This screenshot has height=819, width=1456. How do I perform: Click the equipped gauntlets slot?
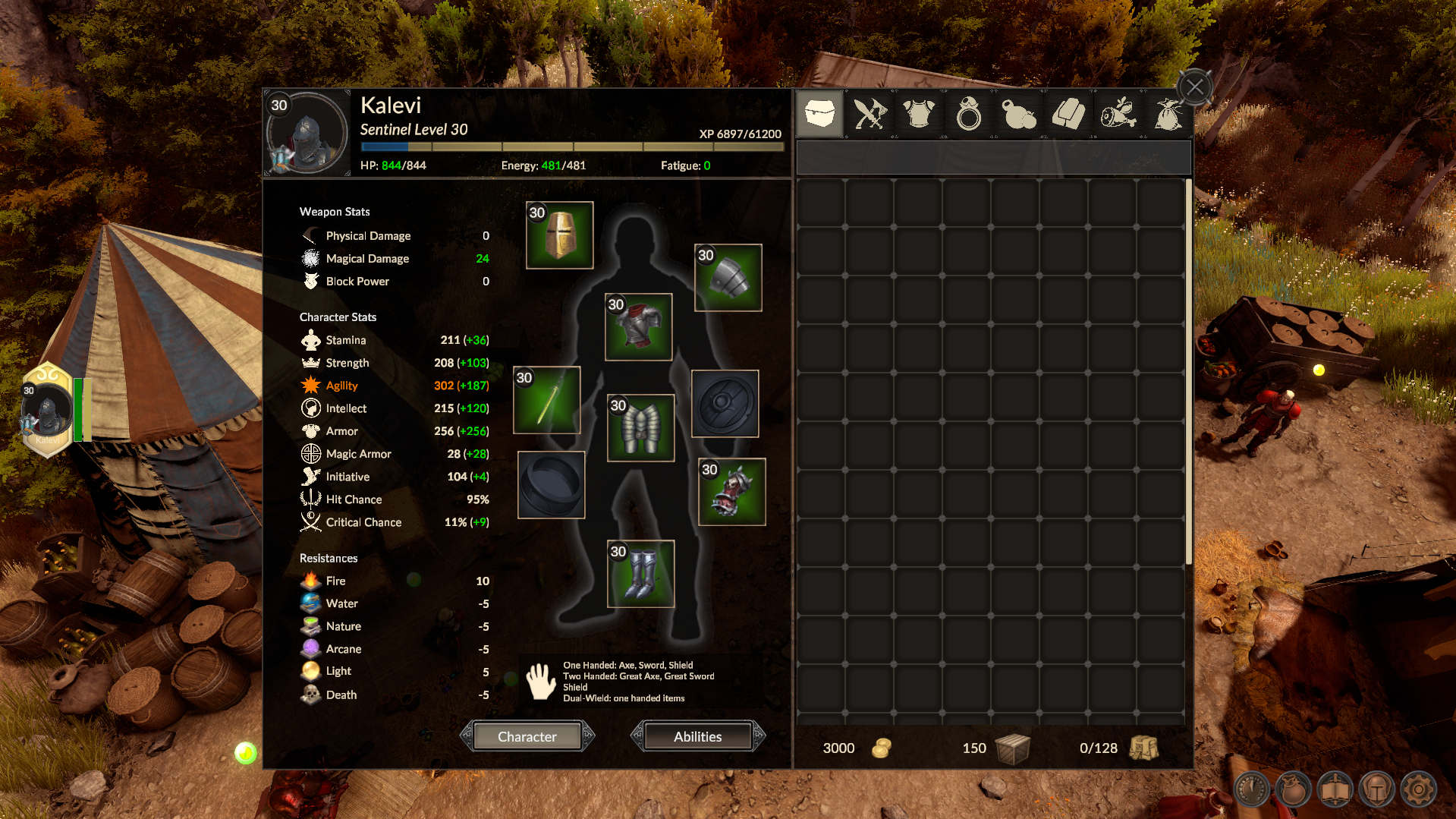tap(732, 492)
